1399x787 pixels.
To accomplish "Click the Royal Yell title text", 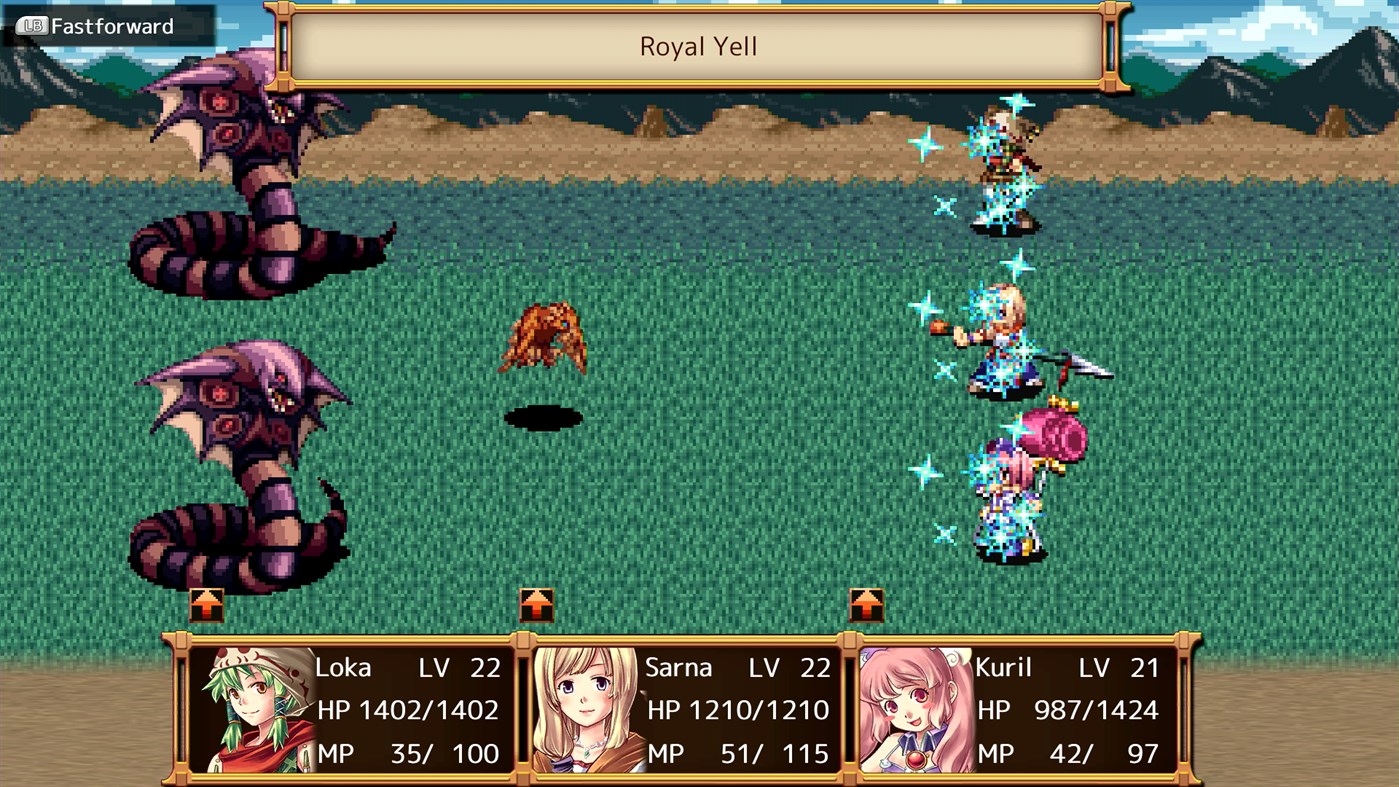I will click(699, 46).
